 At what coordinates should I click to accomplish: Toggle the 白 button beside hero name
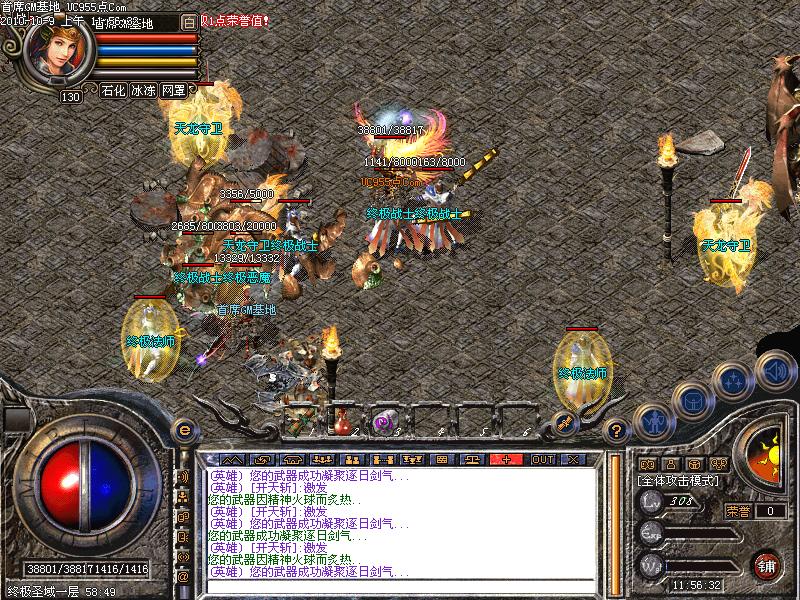tap(190, 21)
